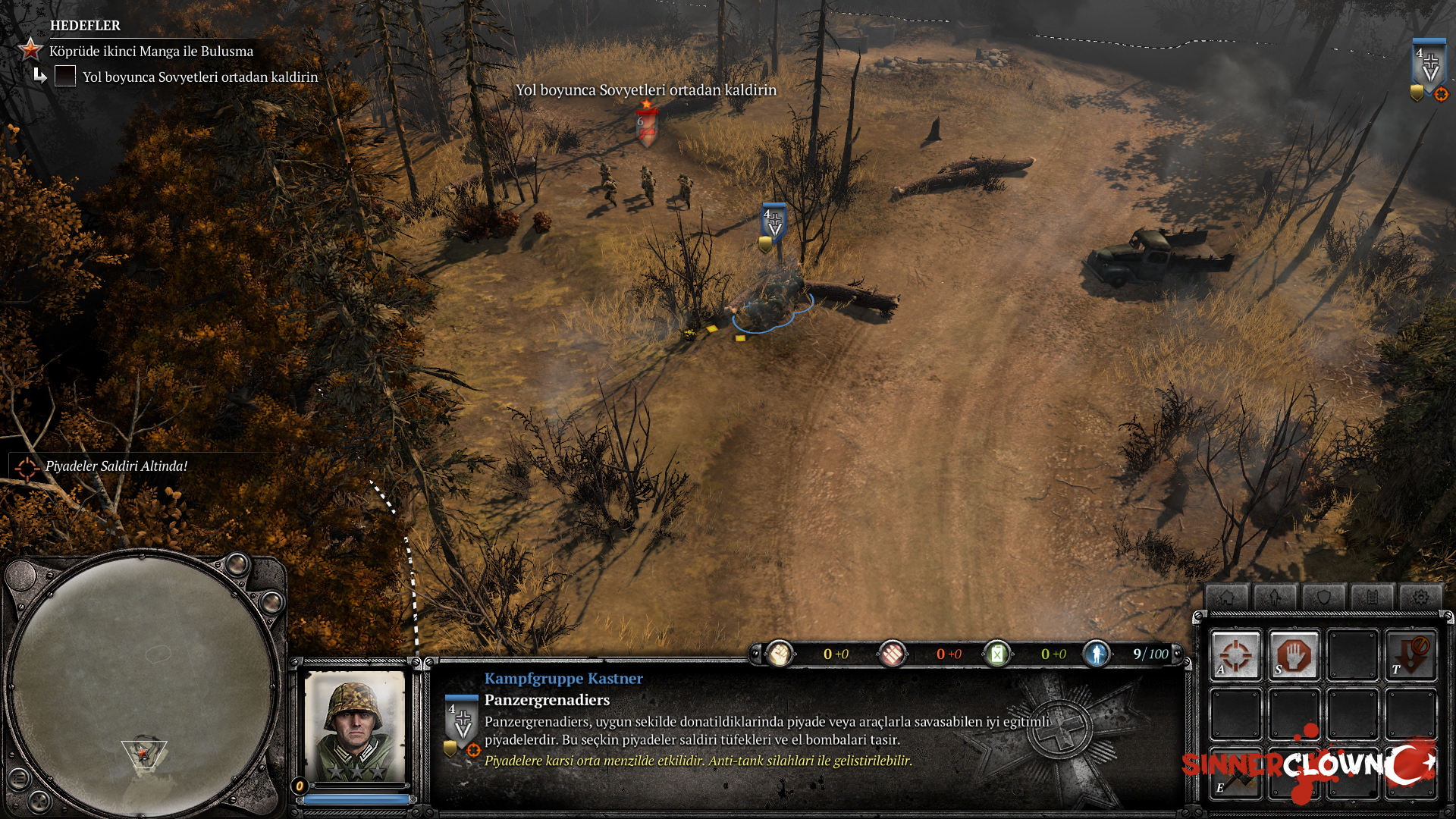Activate the Attack Move crosshair command

pyautogui.click(x=1235, y=654)
